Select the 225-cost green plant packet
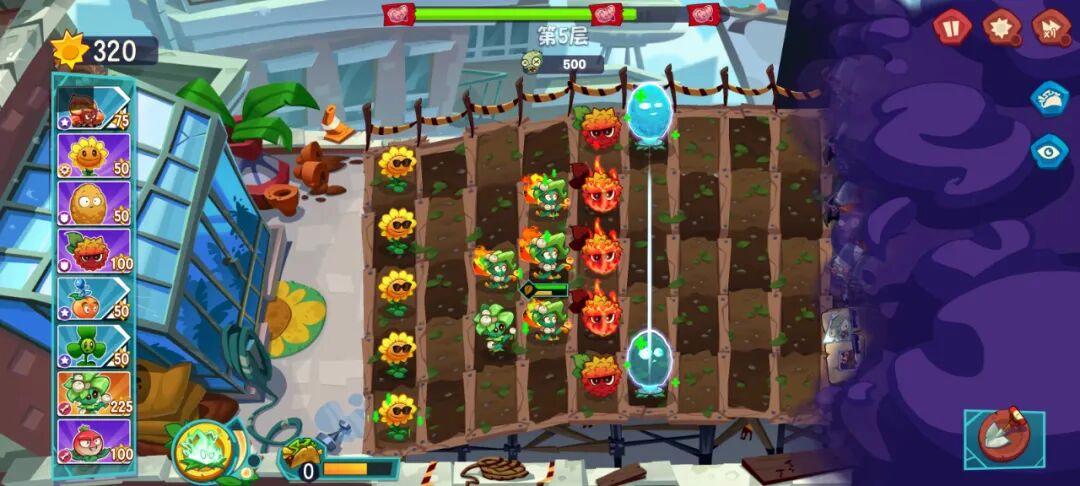Image resolution: width=1080 pixels, height=486 pixels. [94, 393]
